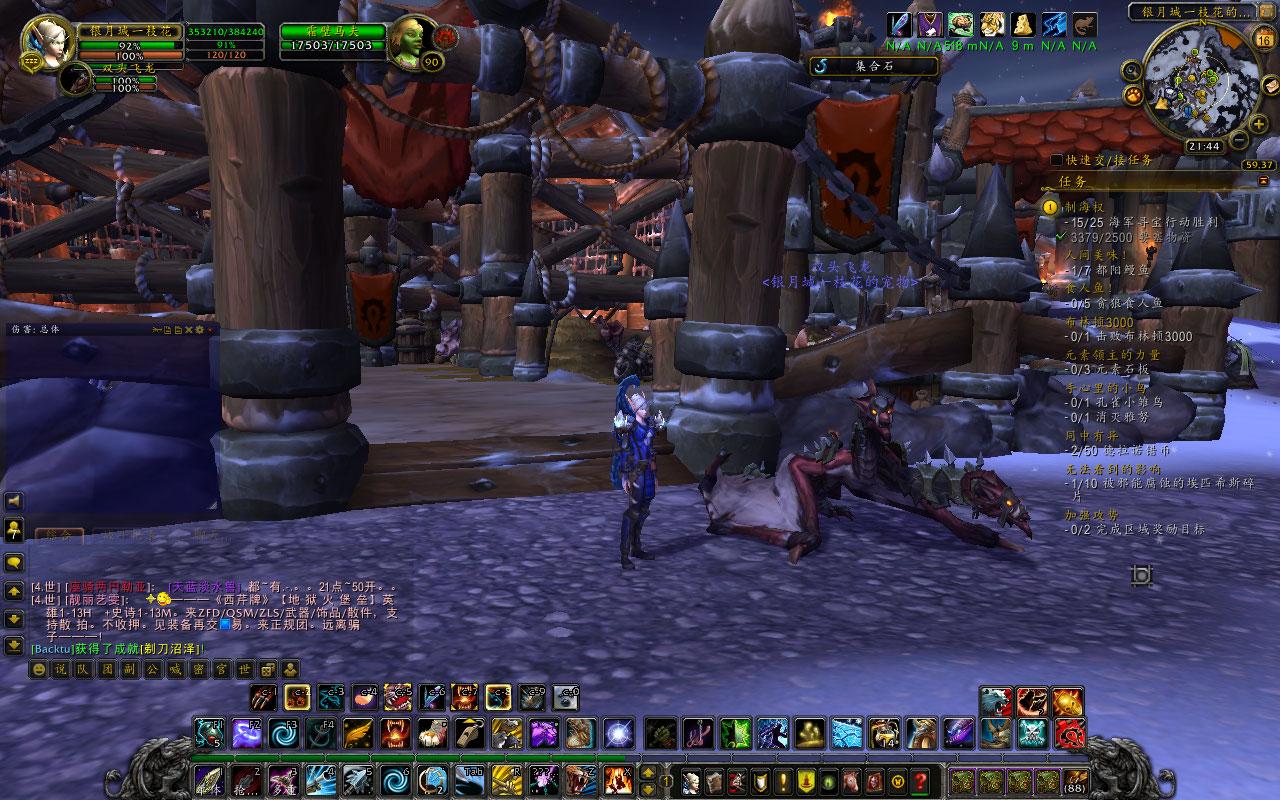This screenshot has width=1280, height=800.
Task: Select the 说 say chat channel button
Action: coord(61,669)
